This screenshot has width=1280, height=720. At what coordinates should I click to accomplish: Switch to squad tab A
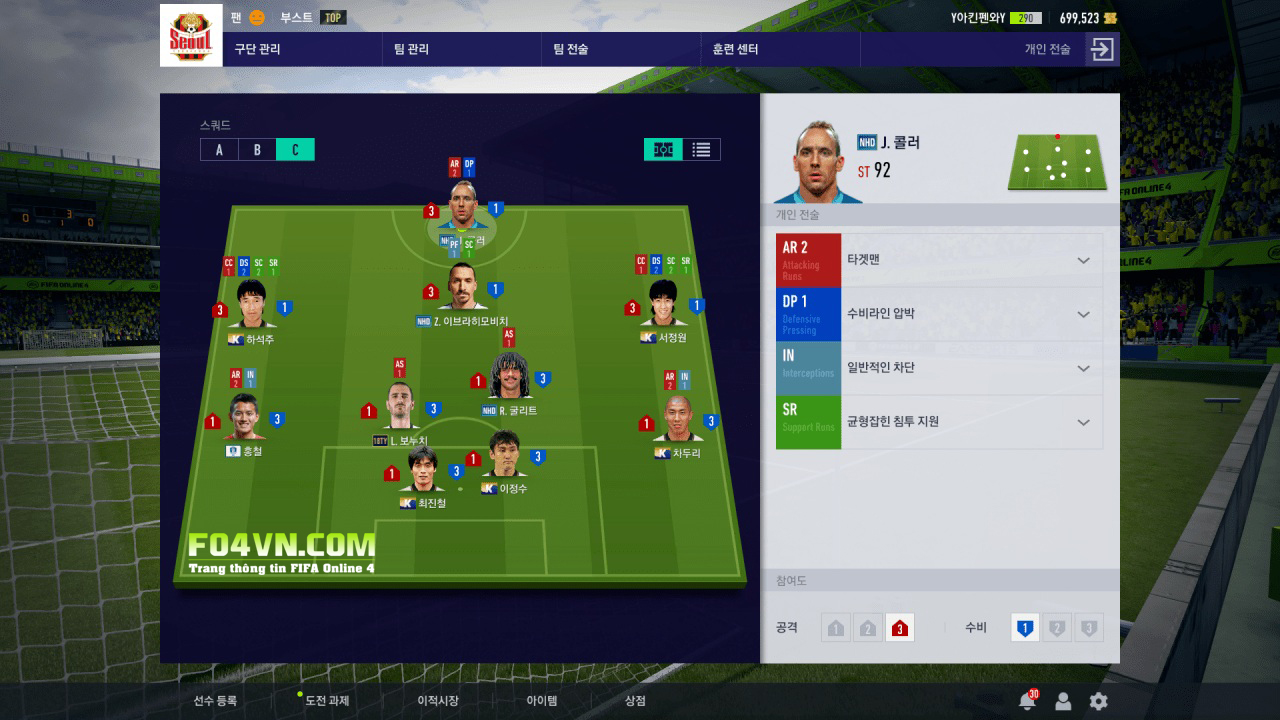219,150
